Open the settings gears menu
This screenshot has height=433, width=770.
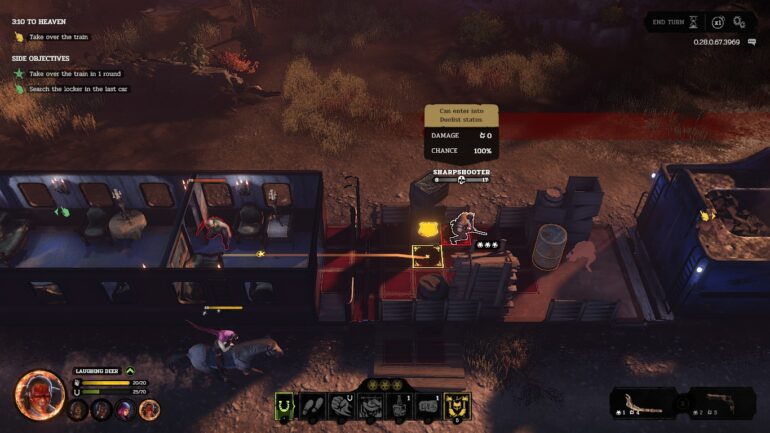point(740,21)
